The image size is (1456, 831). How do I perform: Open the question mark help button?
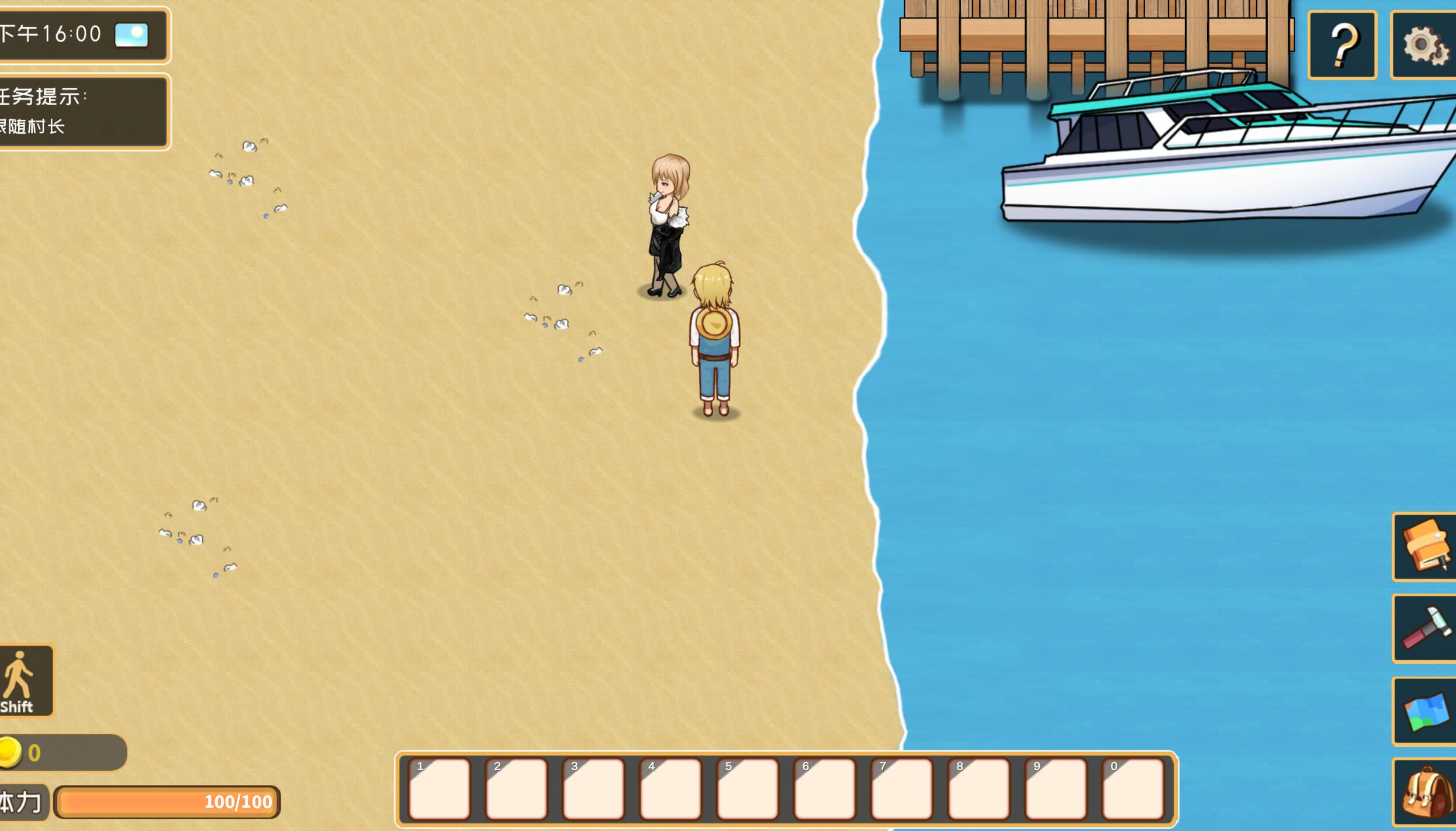pyautogui.click(x=1342, y=44)
